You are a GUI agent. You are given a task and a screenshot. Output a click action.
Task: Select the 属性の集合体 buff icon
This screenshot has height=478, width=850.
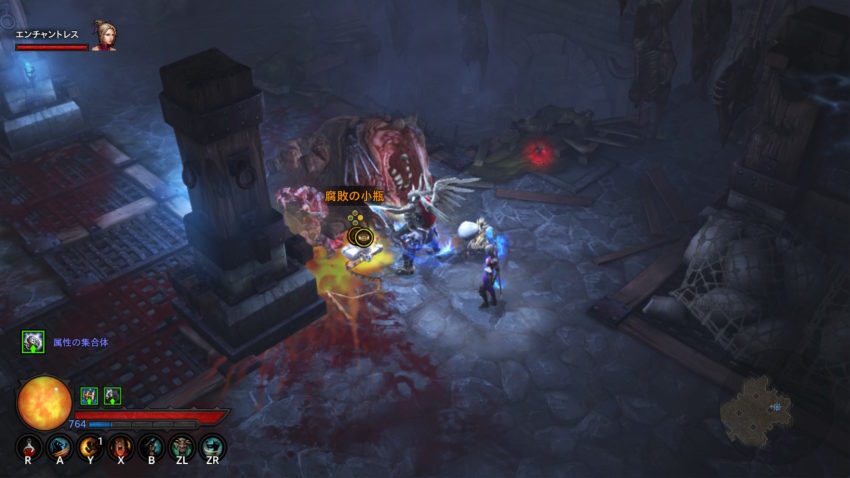tap(33, 342)
